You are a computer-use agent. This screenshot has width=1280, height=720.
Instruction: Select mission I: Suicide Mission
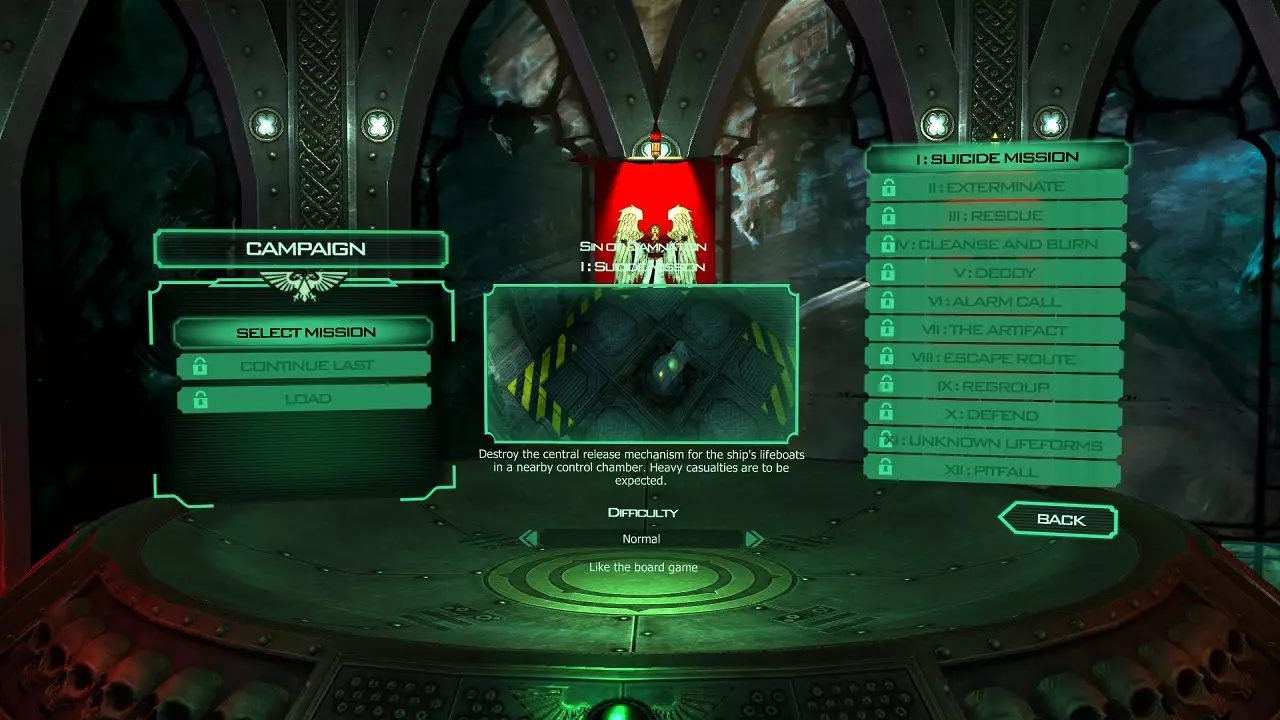pos(997,157)
